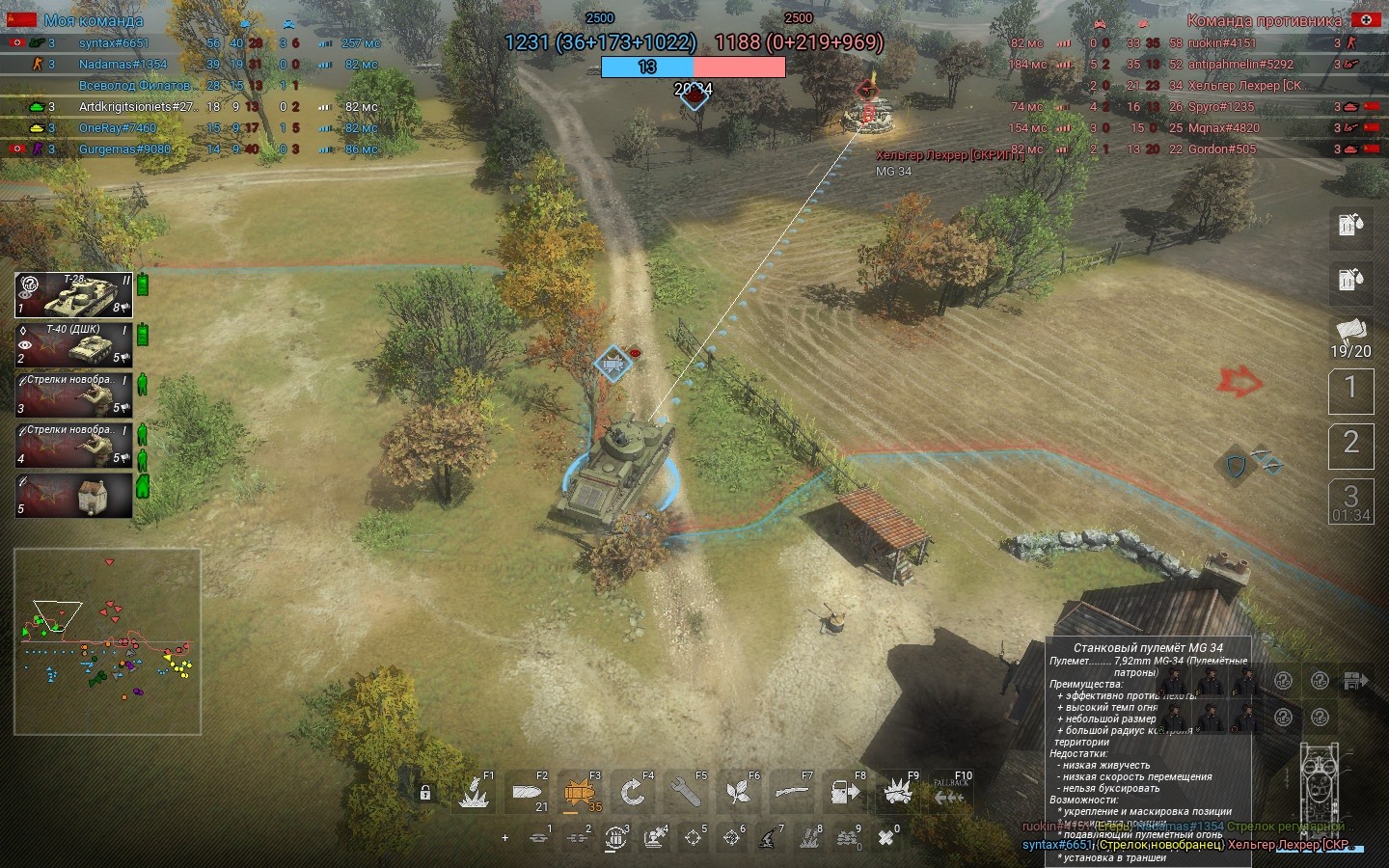The image size is (1389, 868).
Task: Toggle the padlock icon beside command bar
Action: (424, 794)
